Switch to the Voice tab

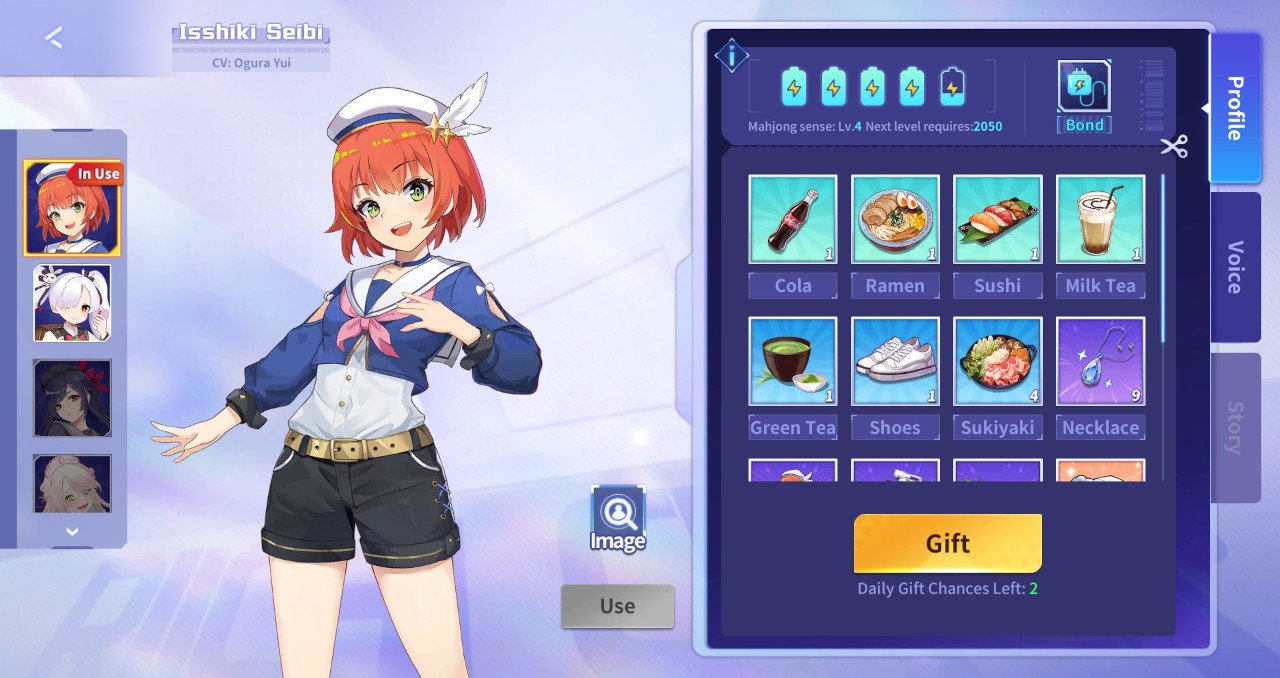(1235, 267)
